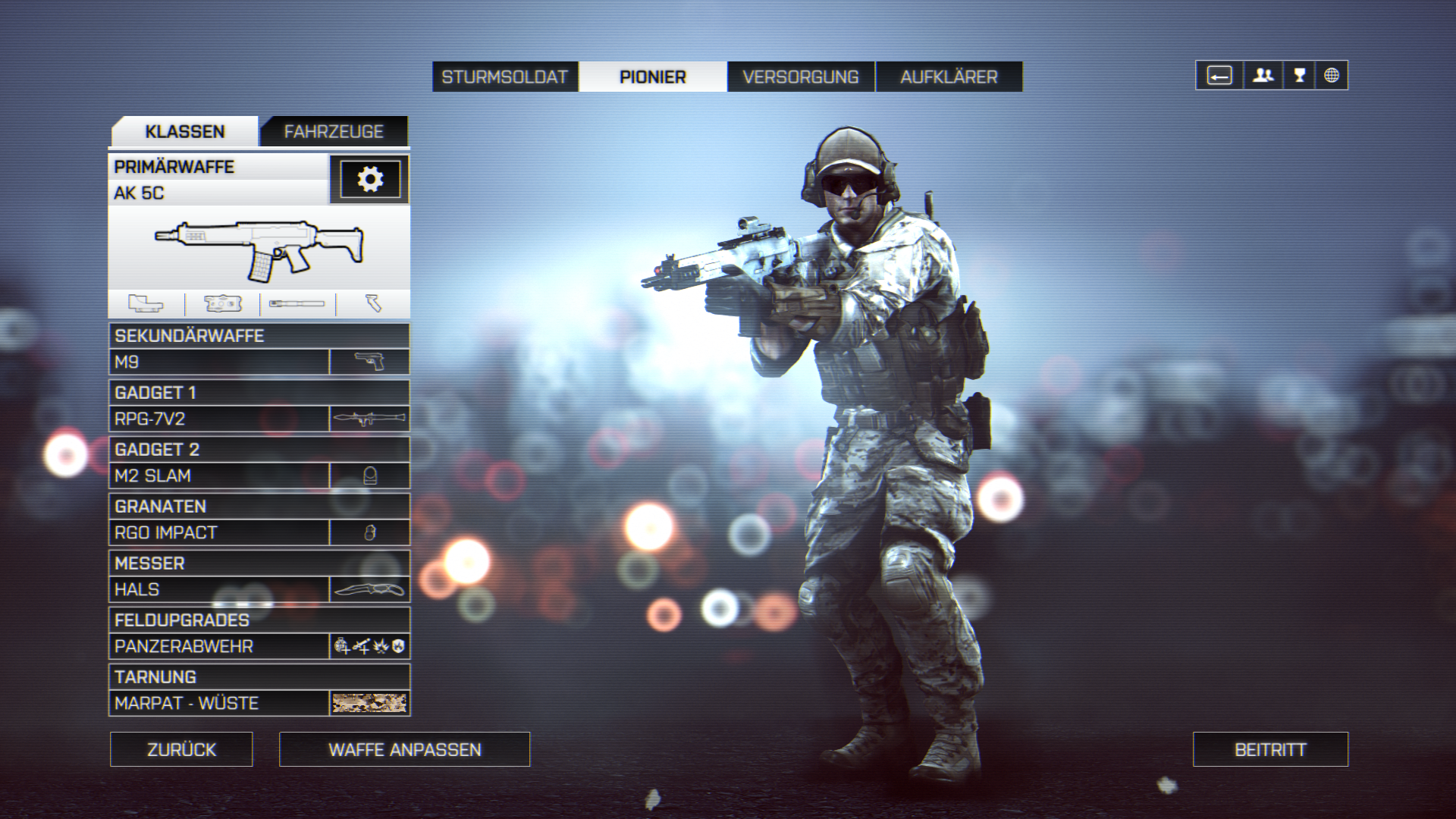Click the Waffe Anpassen button
Viewport: 1456px width, 819px height.
pos(404,749)
